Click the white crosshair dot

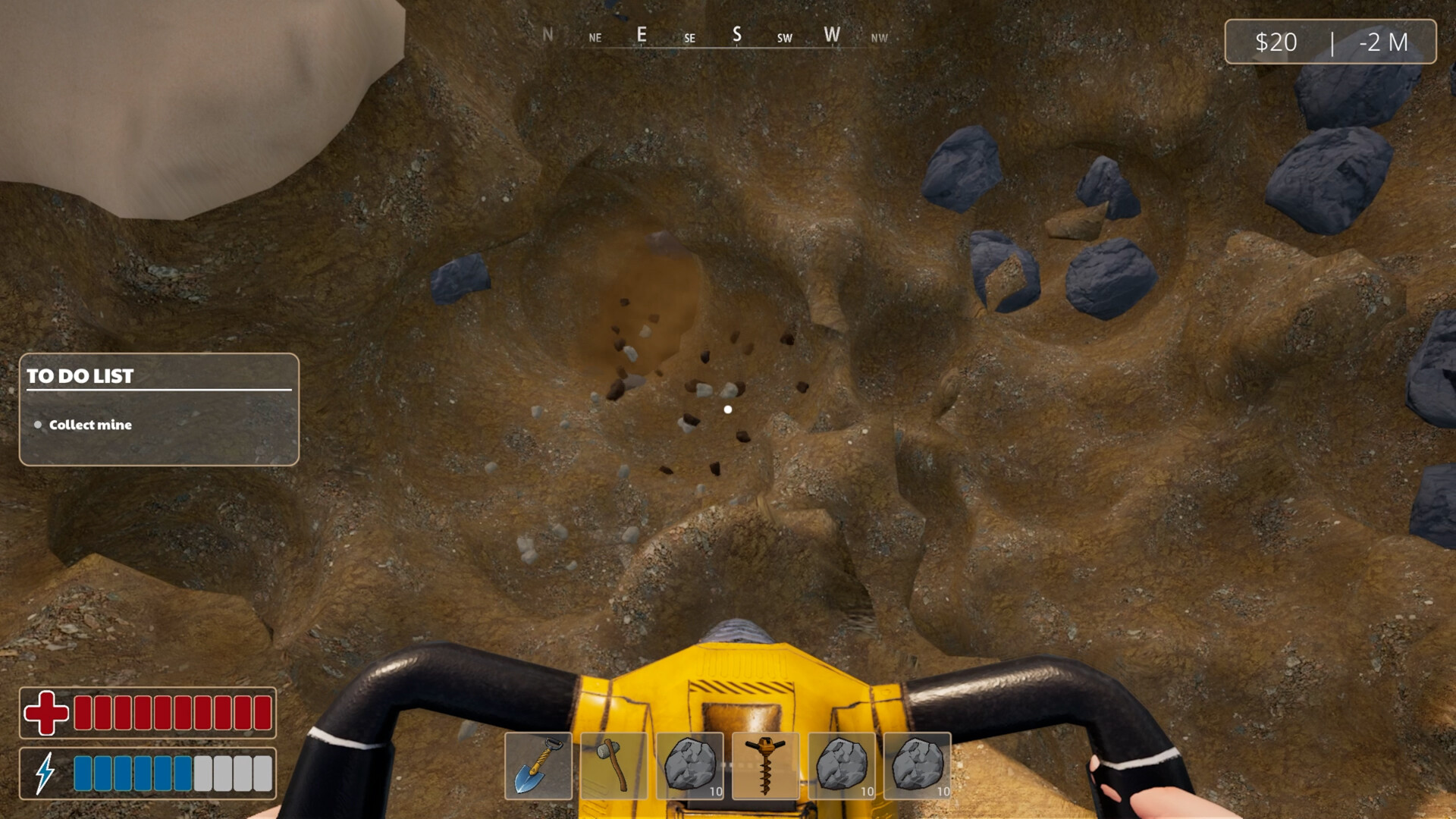(x=728, y=409)
